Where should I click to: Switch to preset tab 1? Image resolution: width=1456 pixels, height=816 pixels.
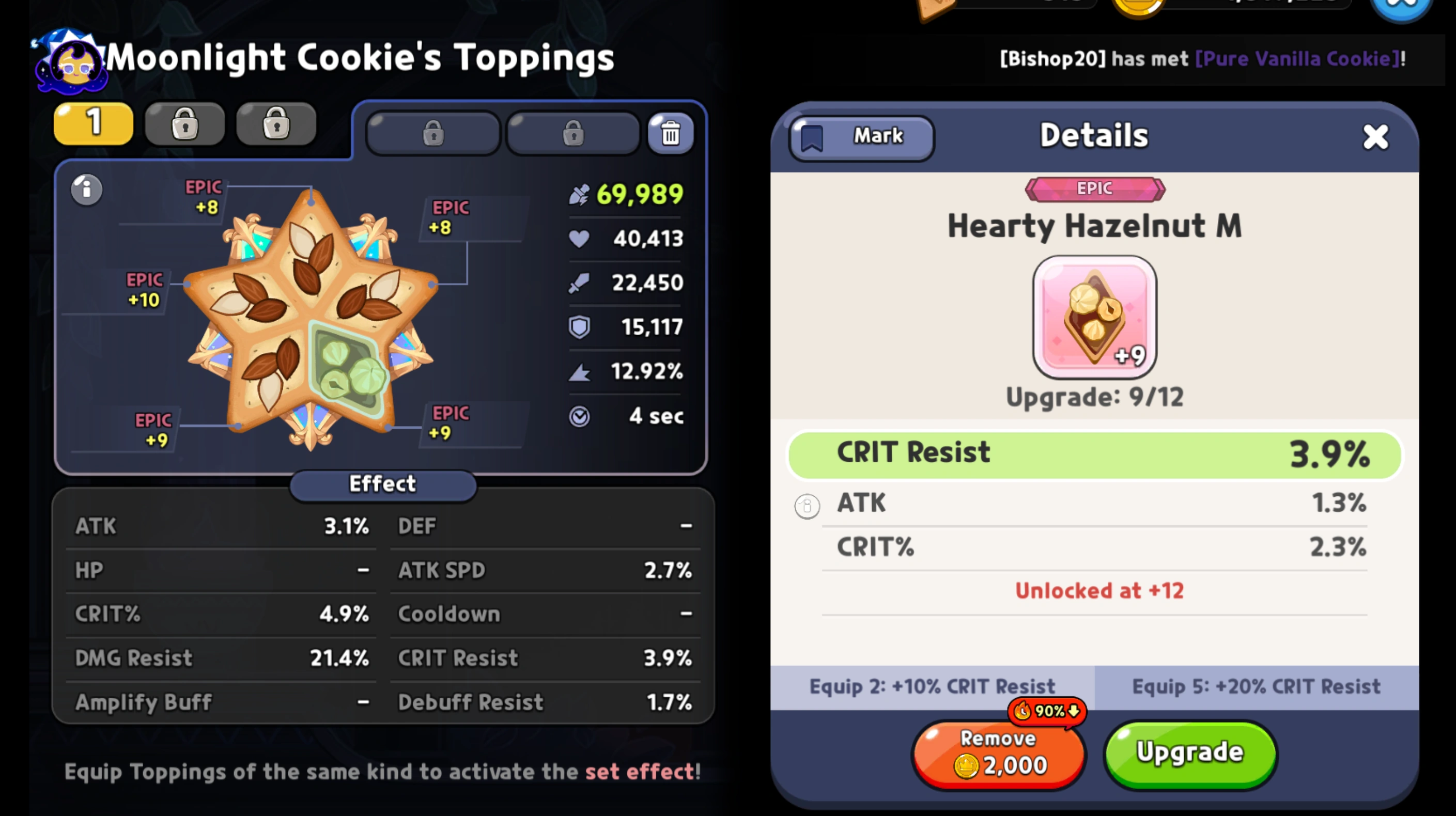[92, 123]
